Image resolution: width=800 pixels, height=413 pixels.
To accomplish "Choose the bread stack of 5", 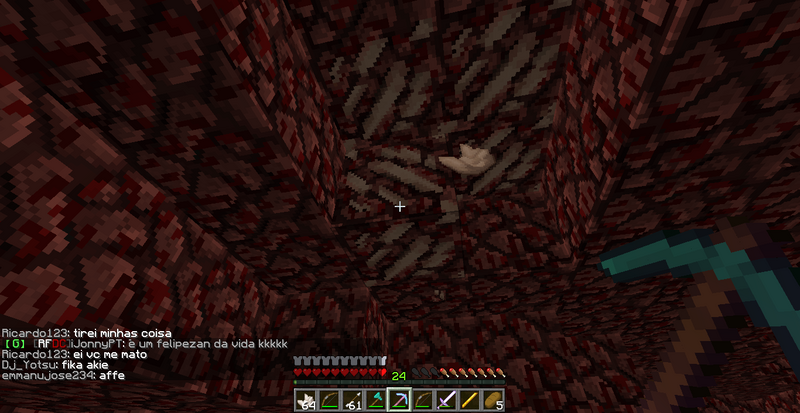I will pos(494,400).
